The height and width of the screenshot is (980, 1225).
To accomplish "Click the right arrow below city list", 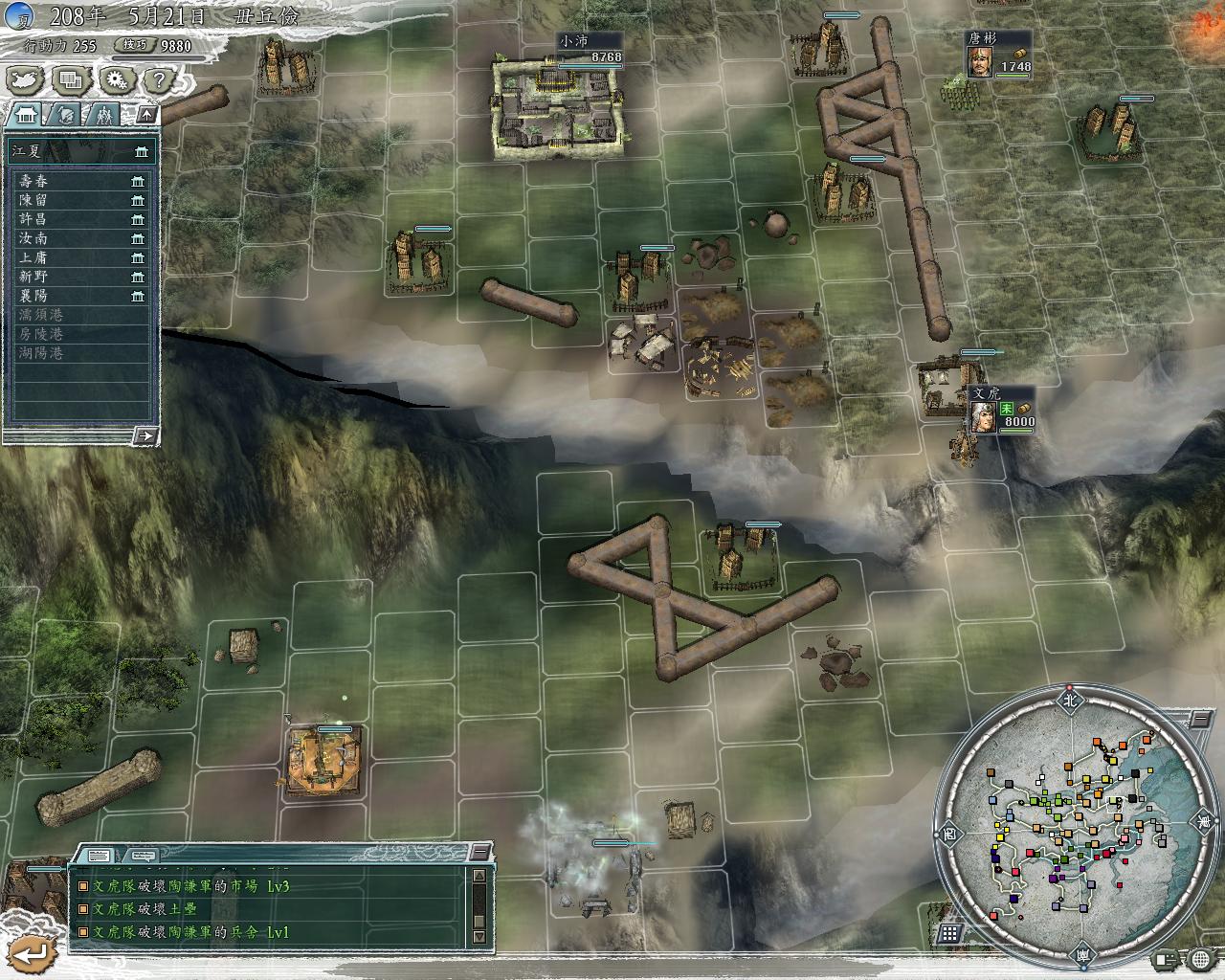I will pyautogui.click(x=145, y=435).
